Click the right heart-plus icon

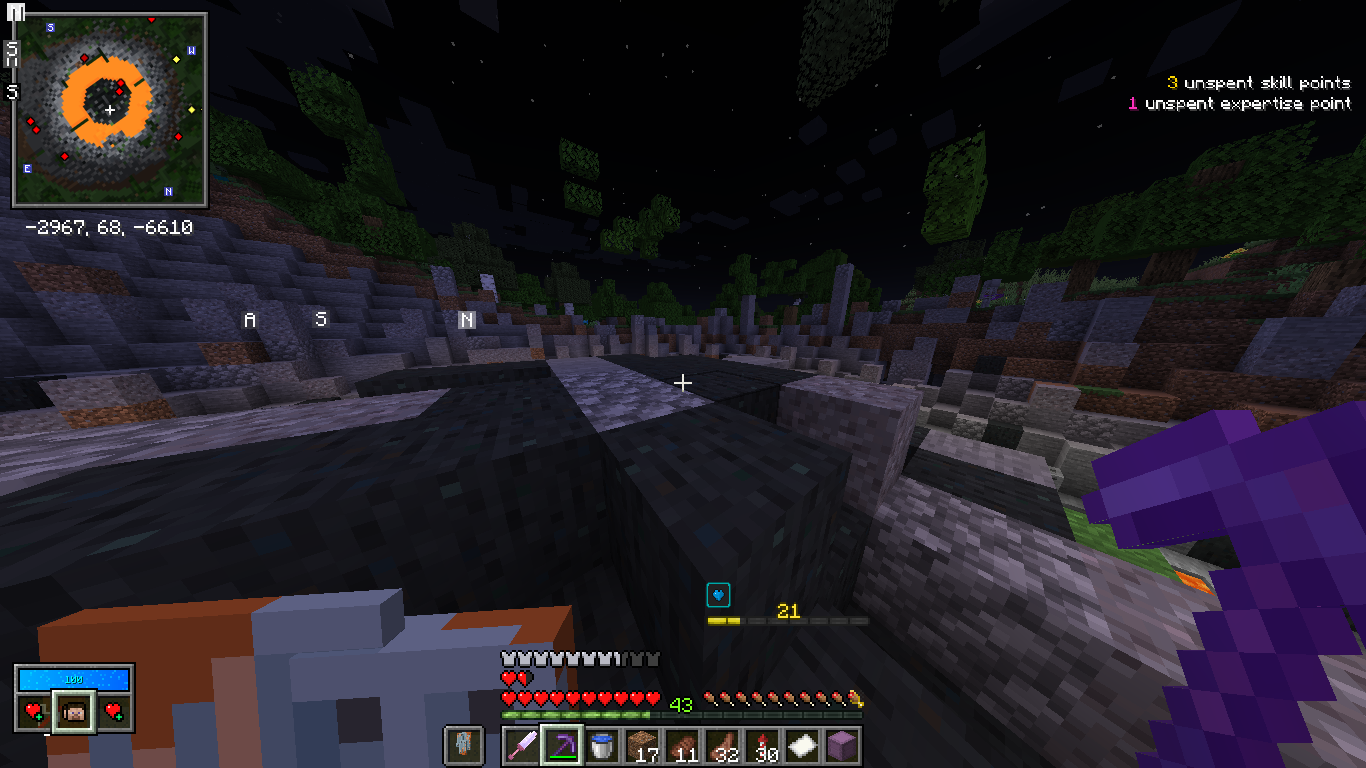click(114, 712)
